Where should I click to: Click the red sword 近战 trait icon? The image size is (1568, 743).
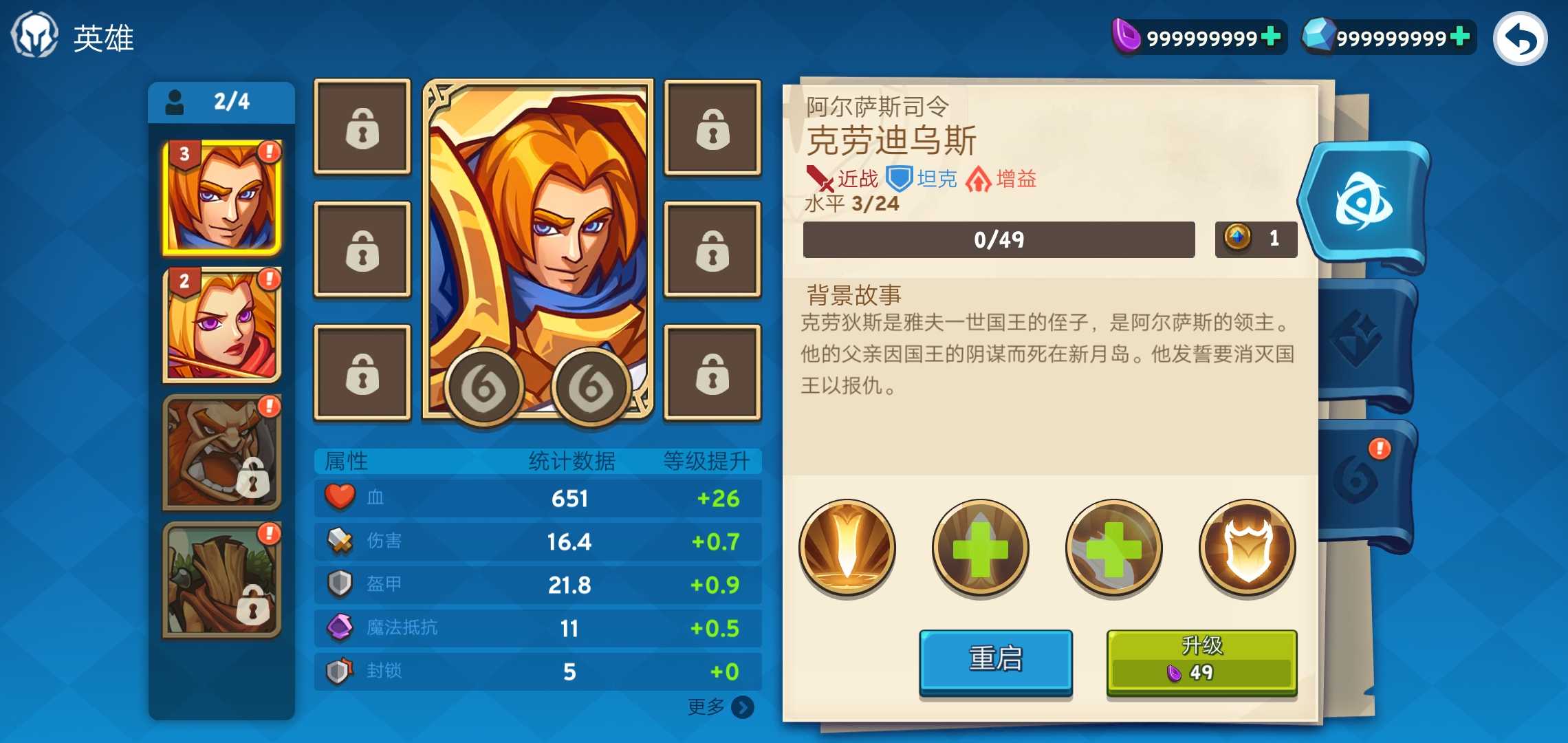[819, 177]
